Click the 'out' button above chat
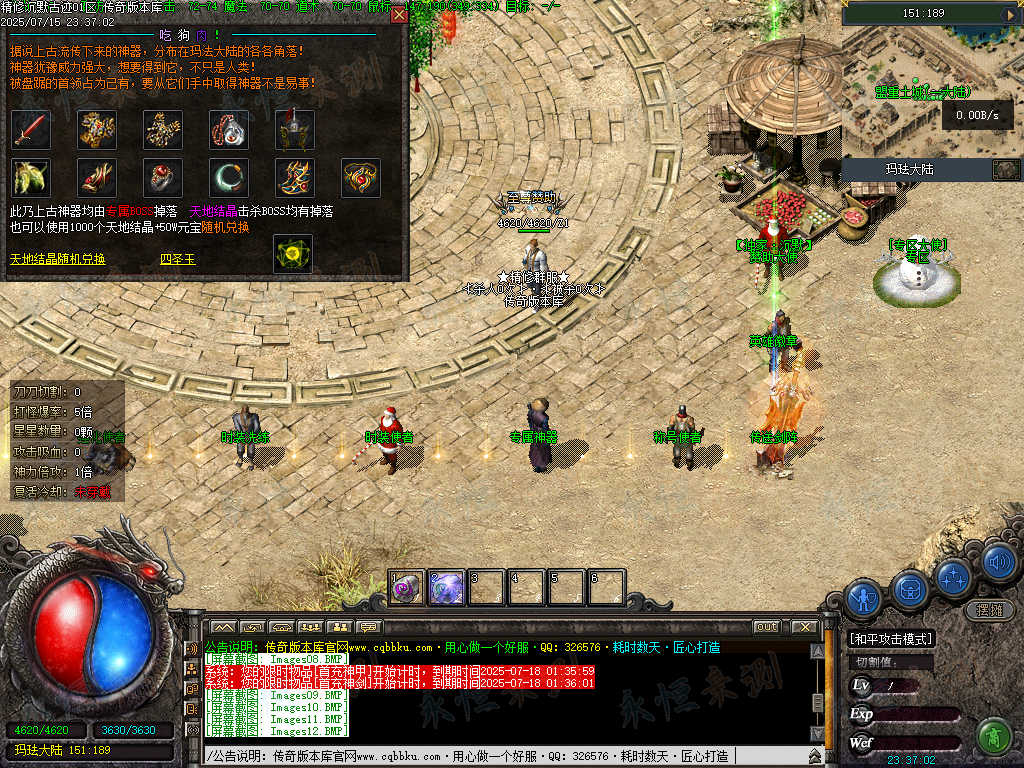This screenshot has height=768, width=1024. tap(766, 627)
